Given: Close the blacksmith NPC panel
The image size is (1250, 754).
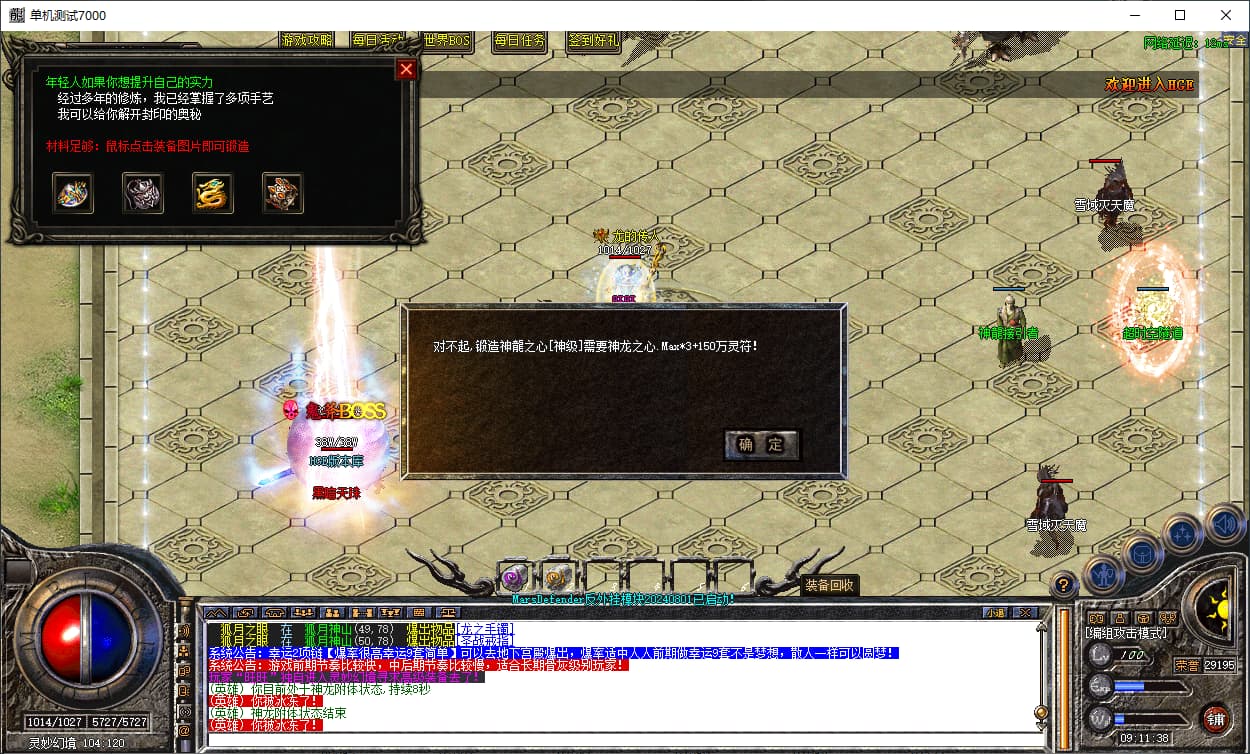Looking at the screenshot, I should point(406,69).
